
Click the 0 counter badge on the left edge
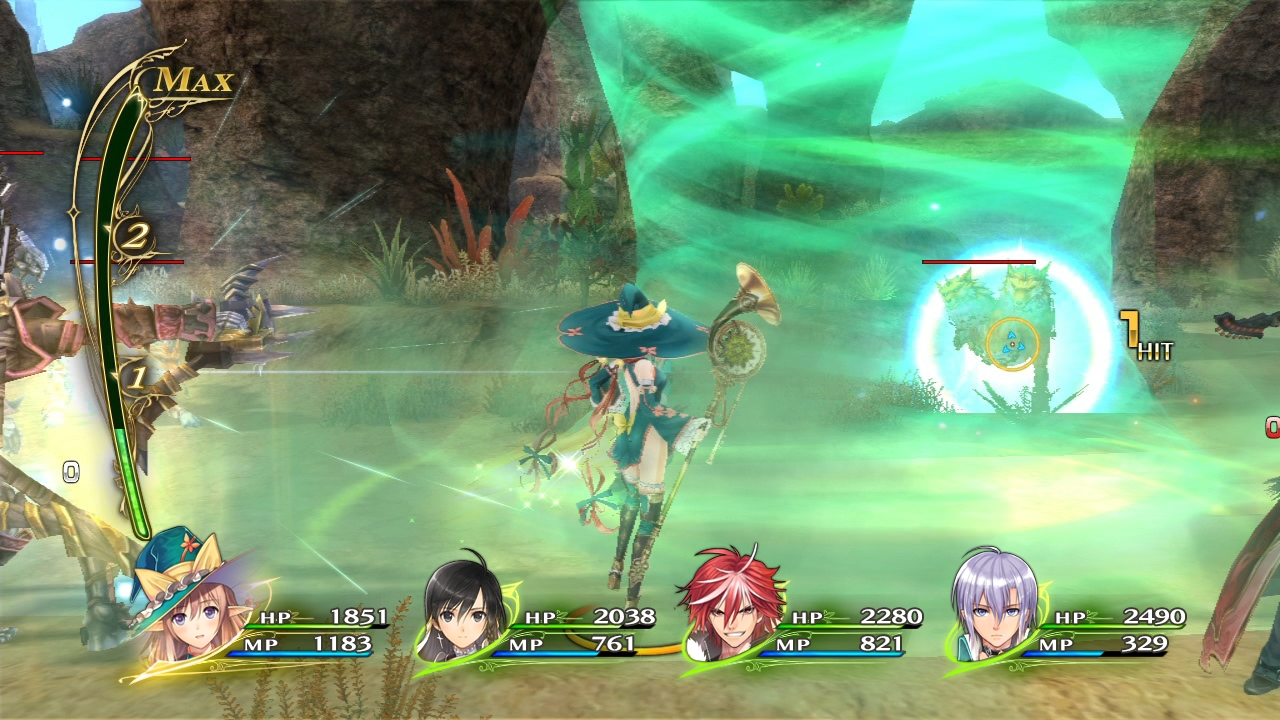(70, 470)
